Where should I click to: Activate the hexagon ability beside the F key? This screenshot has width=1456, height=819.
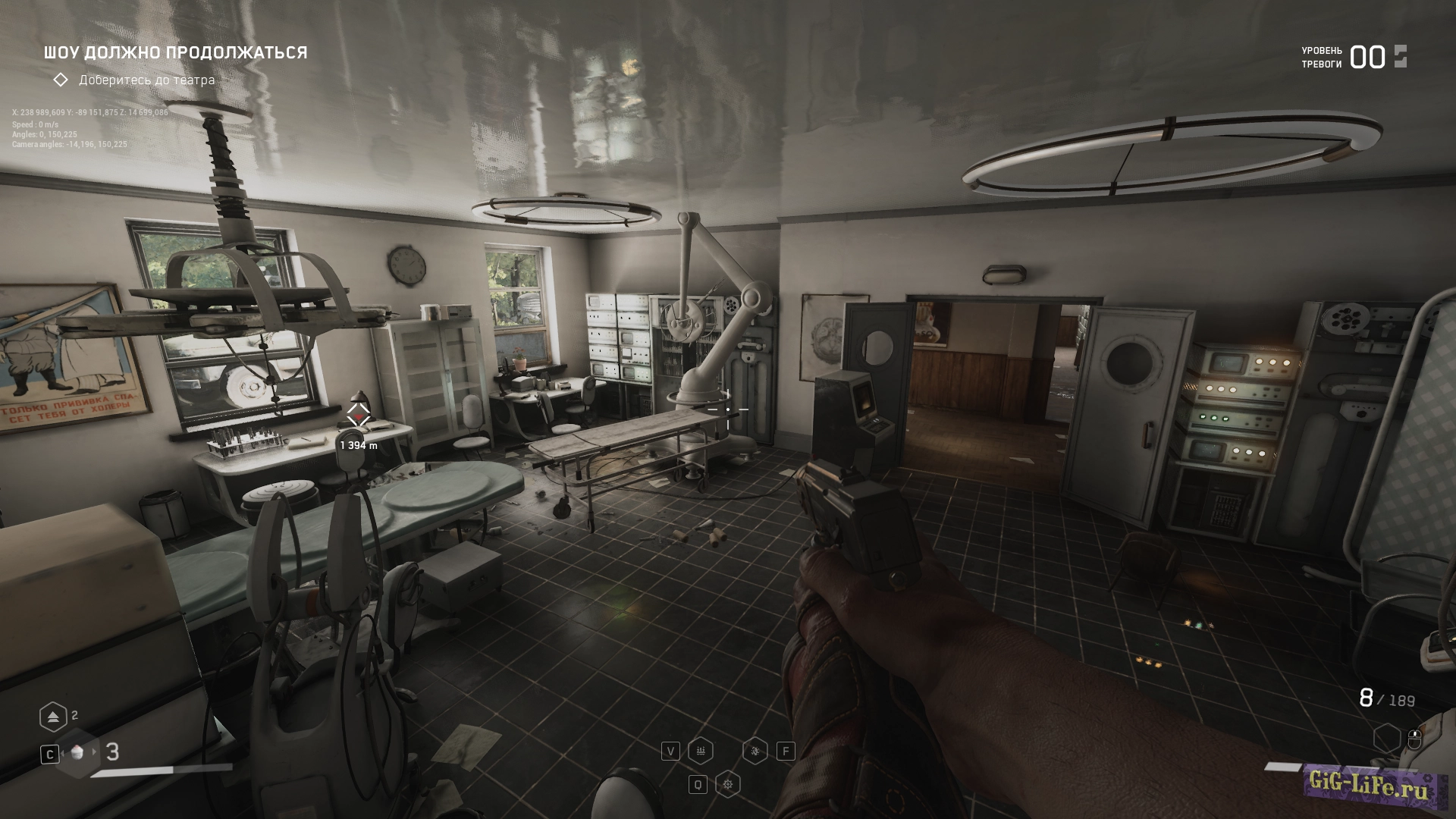(x=755, y=751)
